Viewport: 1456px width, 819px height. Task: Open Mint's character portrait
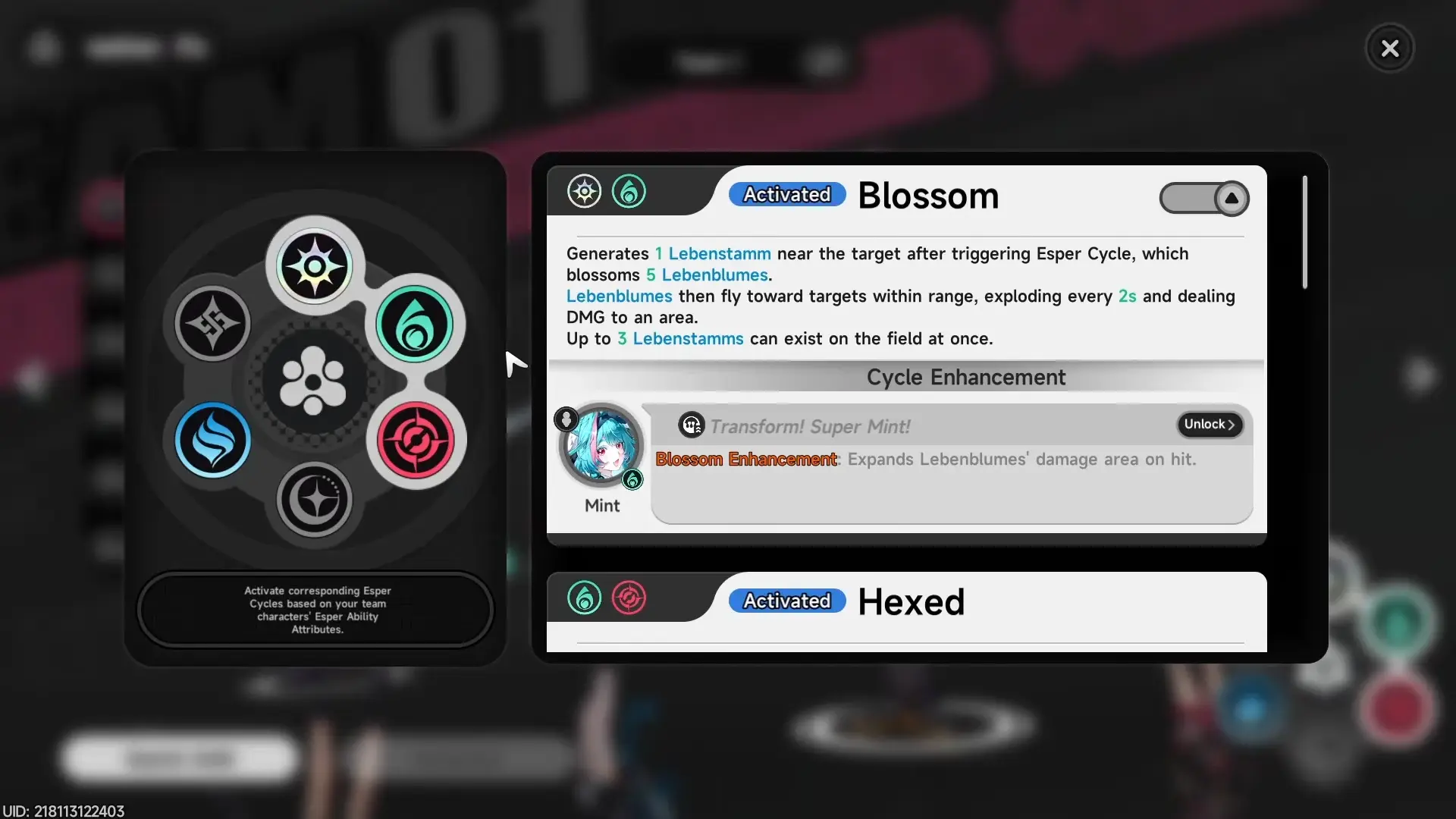point(600,446)
